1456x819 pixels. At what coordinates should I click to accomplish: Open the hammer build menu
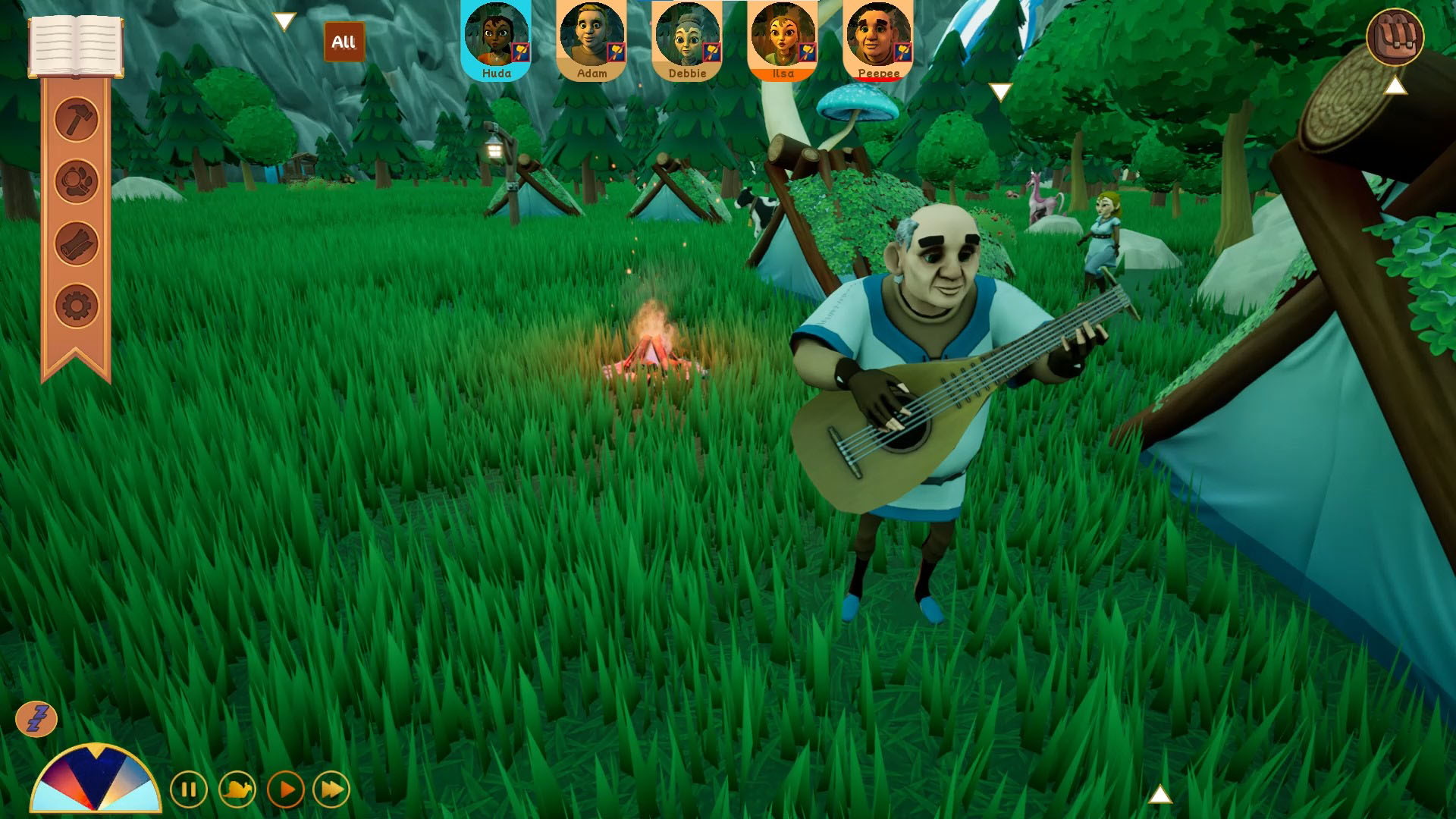point(77,119)
